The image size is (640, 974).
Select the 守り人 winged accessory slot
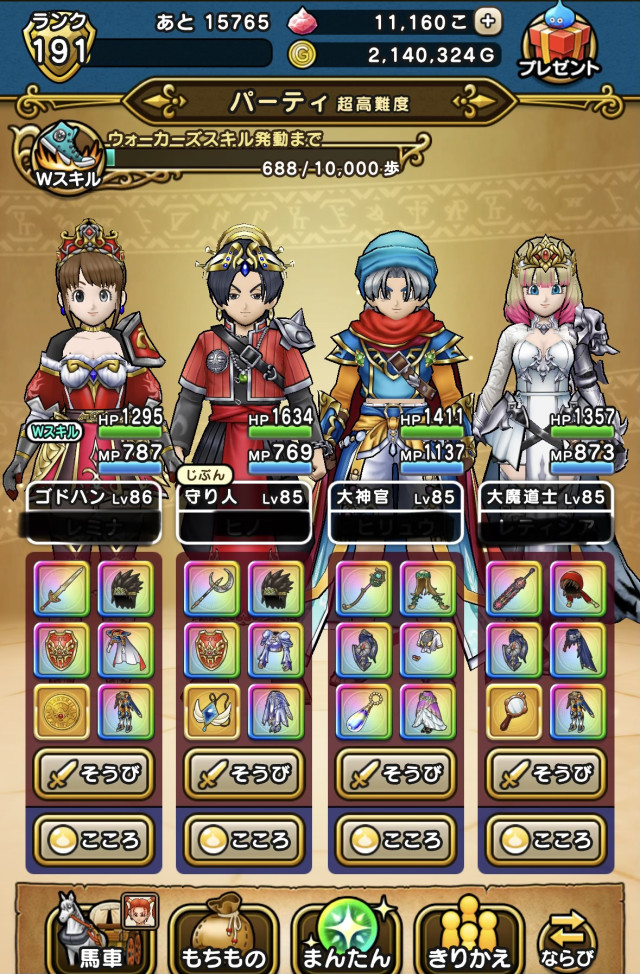point(213,709)
